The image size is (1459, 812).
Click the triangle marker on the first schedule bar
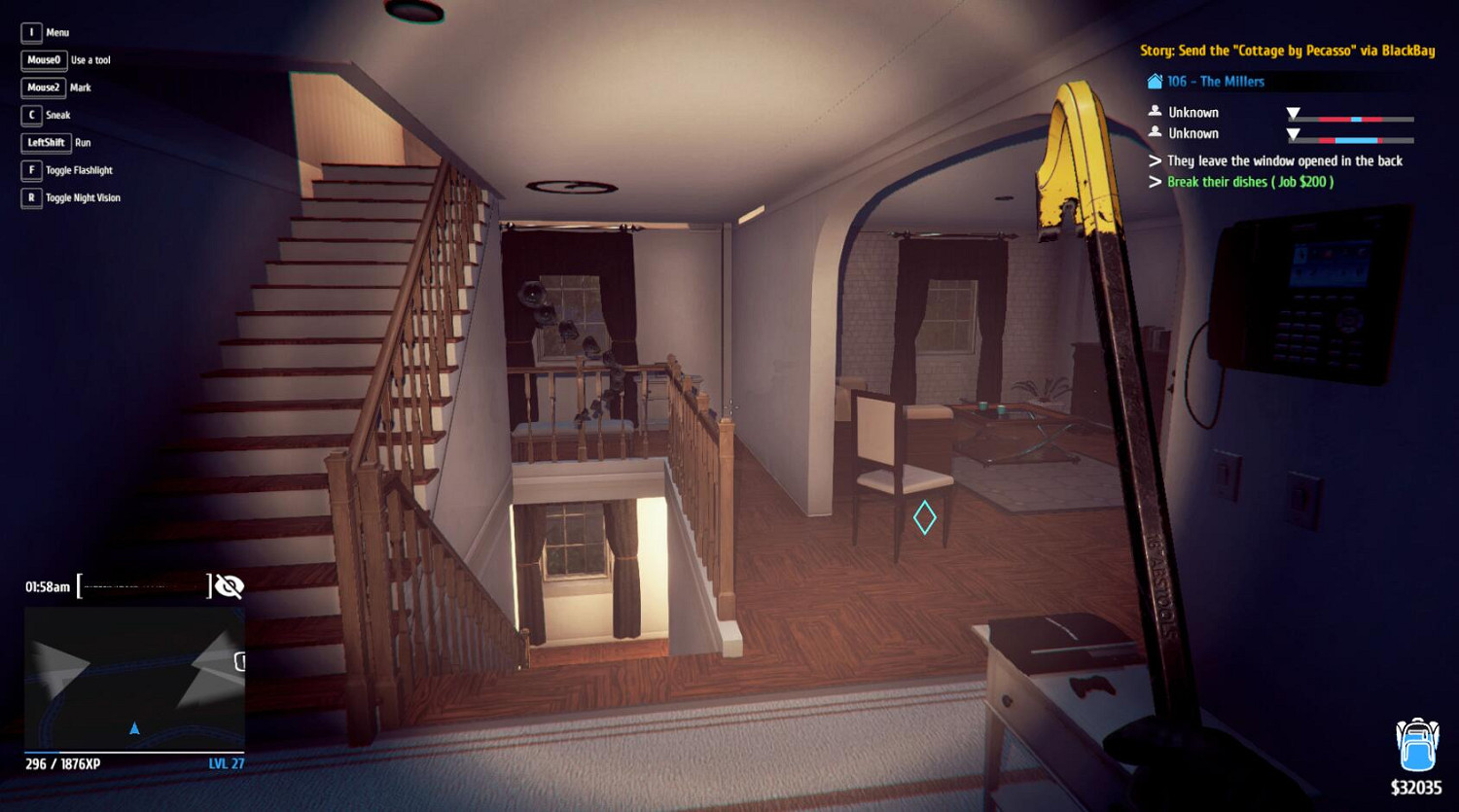1294,113
